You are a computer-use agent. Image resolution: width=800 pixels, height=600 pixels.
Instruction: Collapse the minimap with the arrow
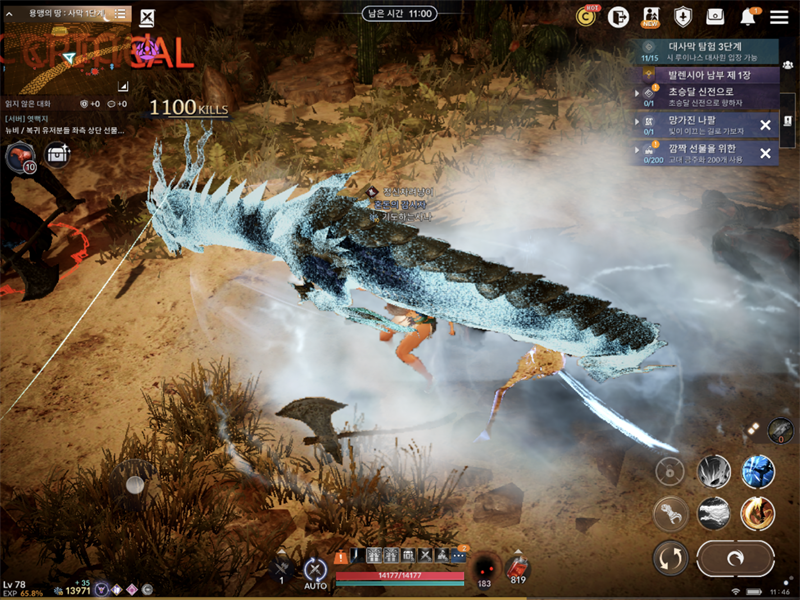click(9, 13)
